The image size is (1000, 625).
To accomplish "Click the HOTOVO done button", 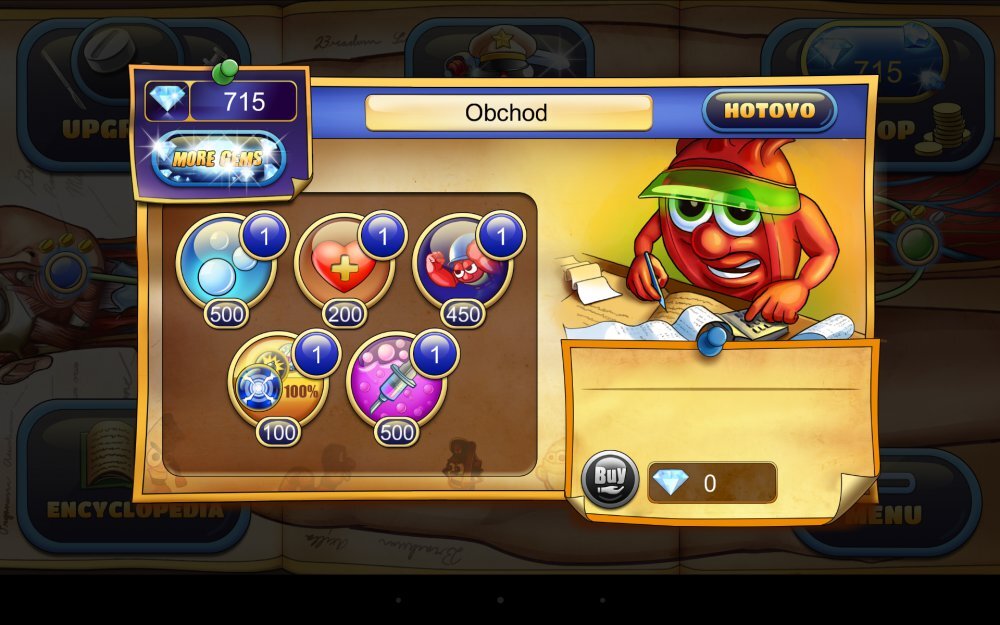I will (x=769, y=111).
